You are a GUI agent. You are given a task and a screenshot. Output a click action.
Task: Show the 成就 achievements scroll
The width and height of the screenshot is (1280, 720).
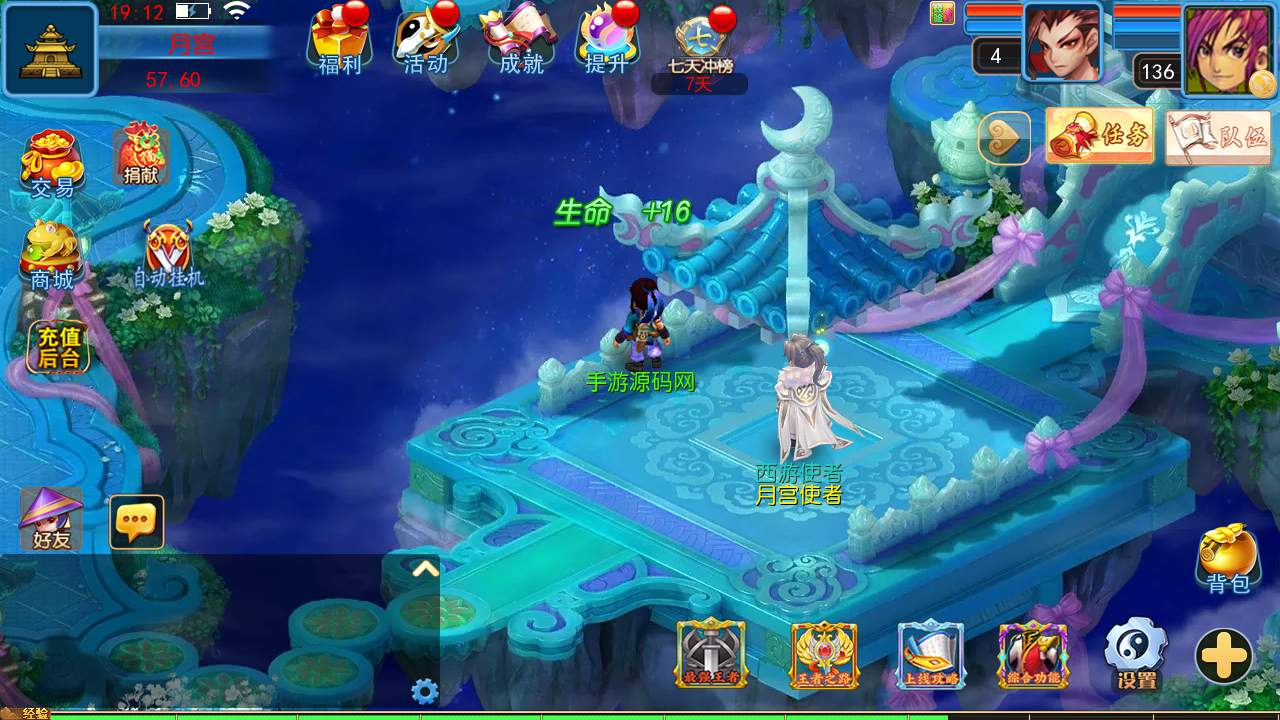(x=520, y=40)
